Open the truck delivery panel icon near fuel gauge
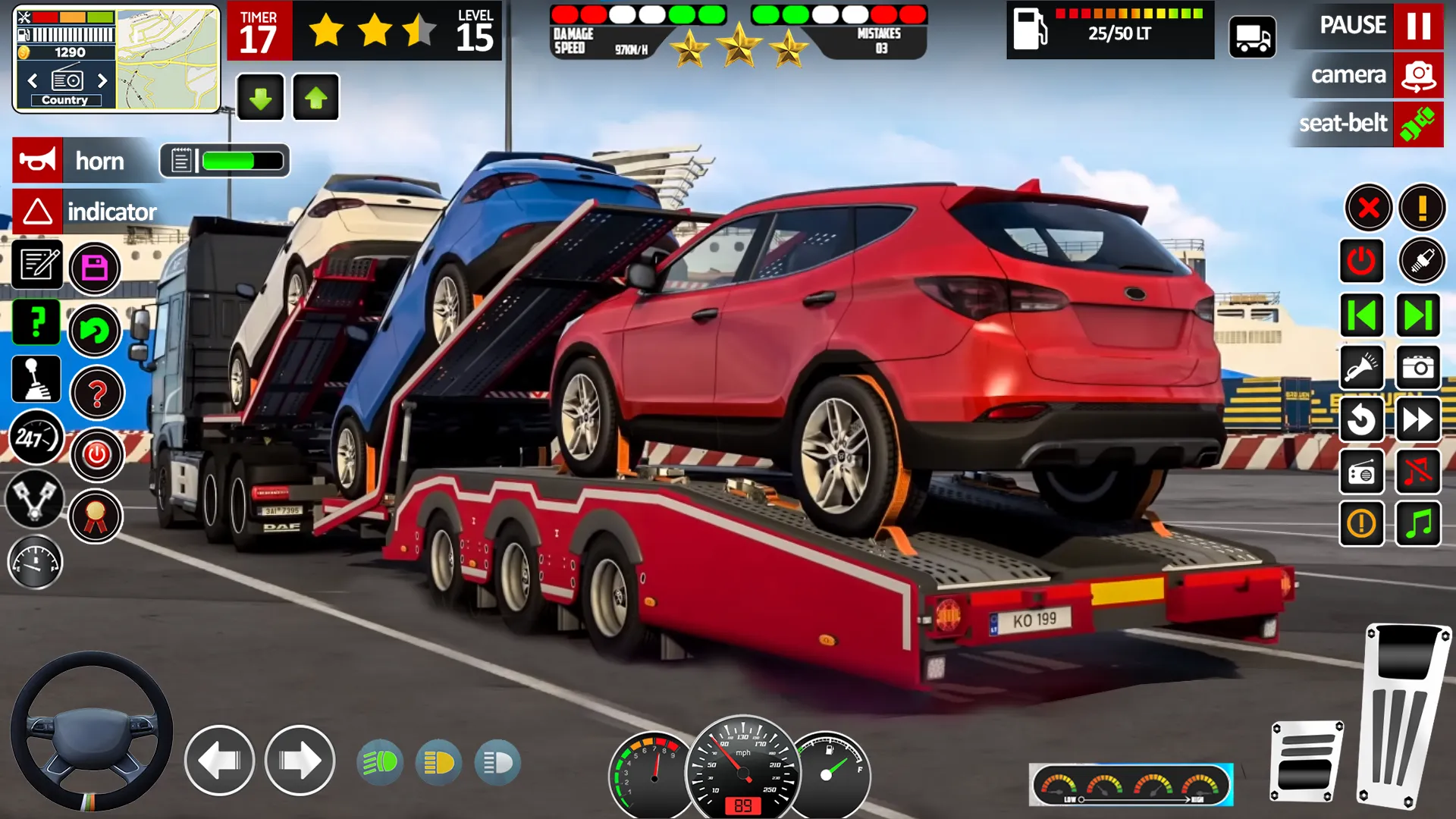Screen dimensions: 1456x819 pos(1252,35)
